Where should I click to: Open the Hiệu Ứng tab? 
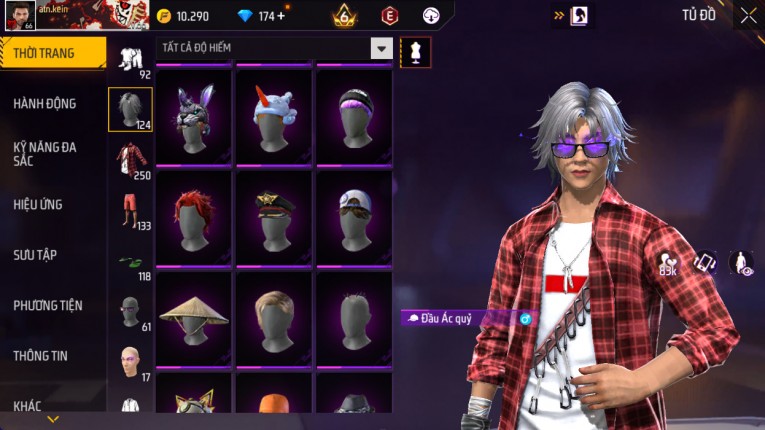(38, 204)
